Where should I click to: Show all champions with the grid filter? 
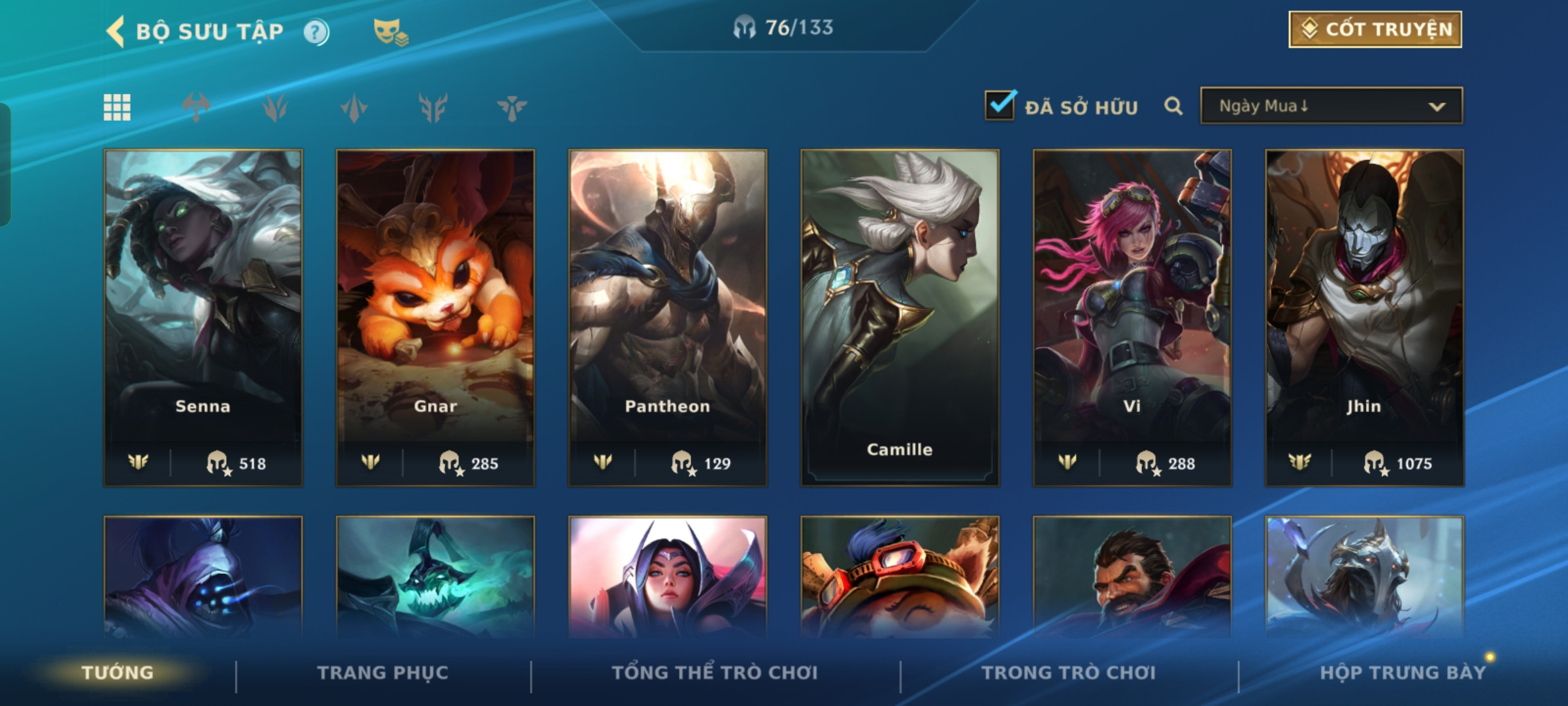(x=117, y=107)
